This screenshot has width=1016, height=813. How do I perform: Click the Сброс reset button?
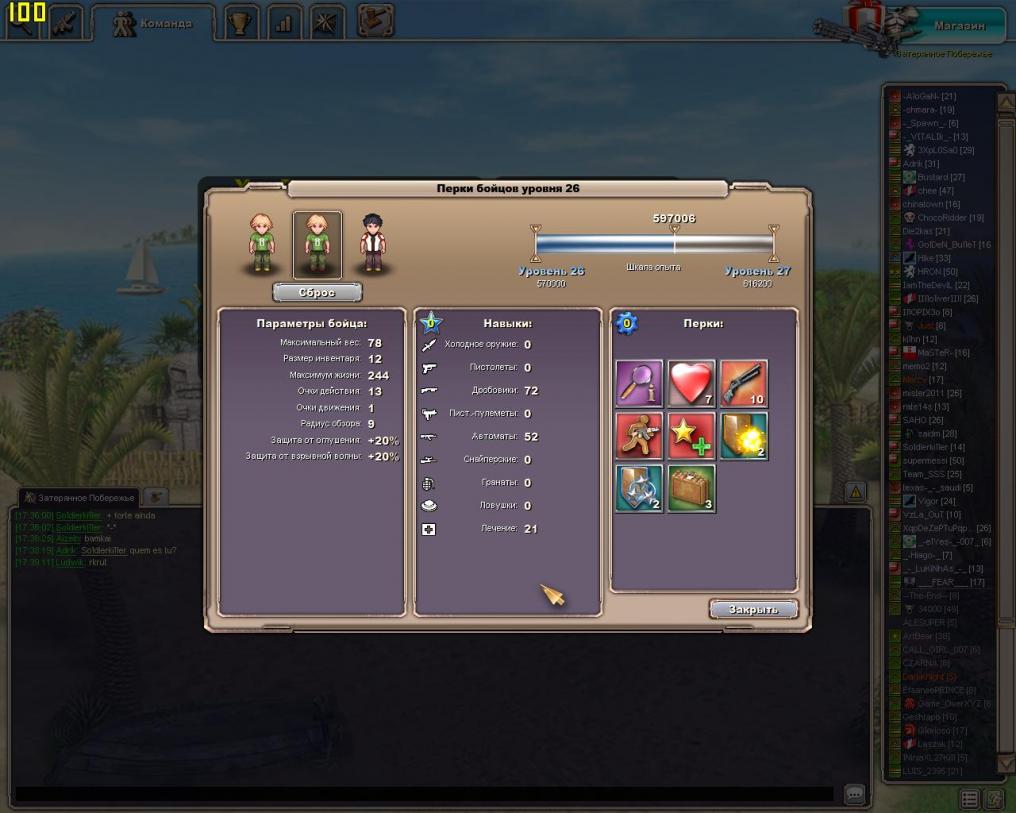coord(317,293)
